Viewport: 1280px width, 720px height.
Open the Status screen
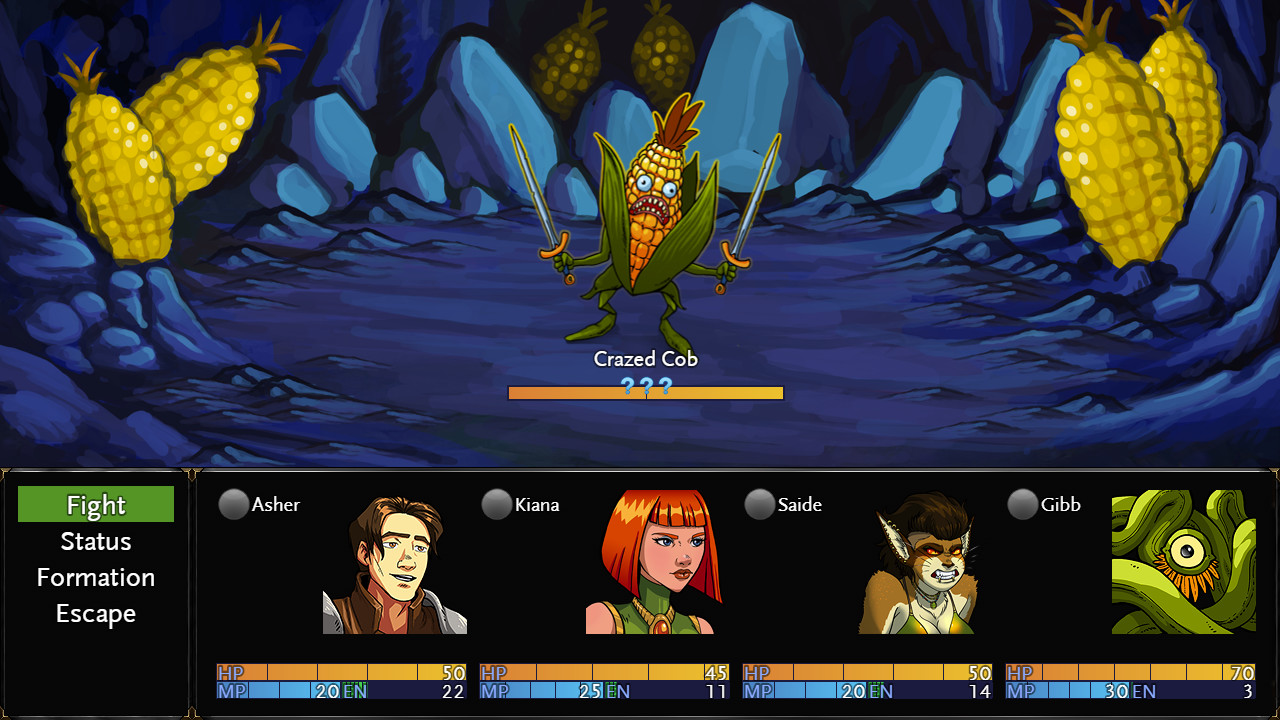click(x=95, y=541)
